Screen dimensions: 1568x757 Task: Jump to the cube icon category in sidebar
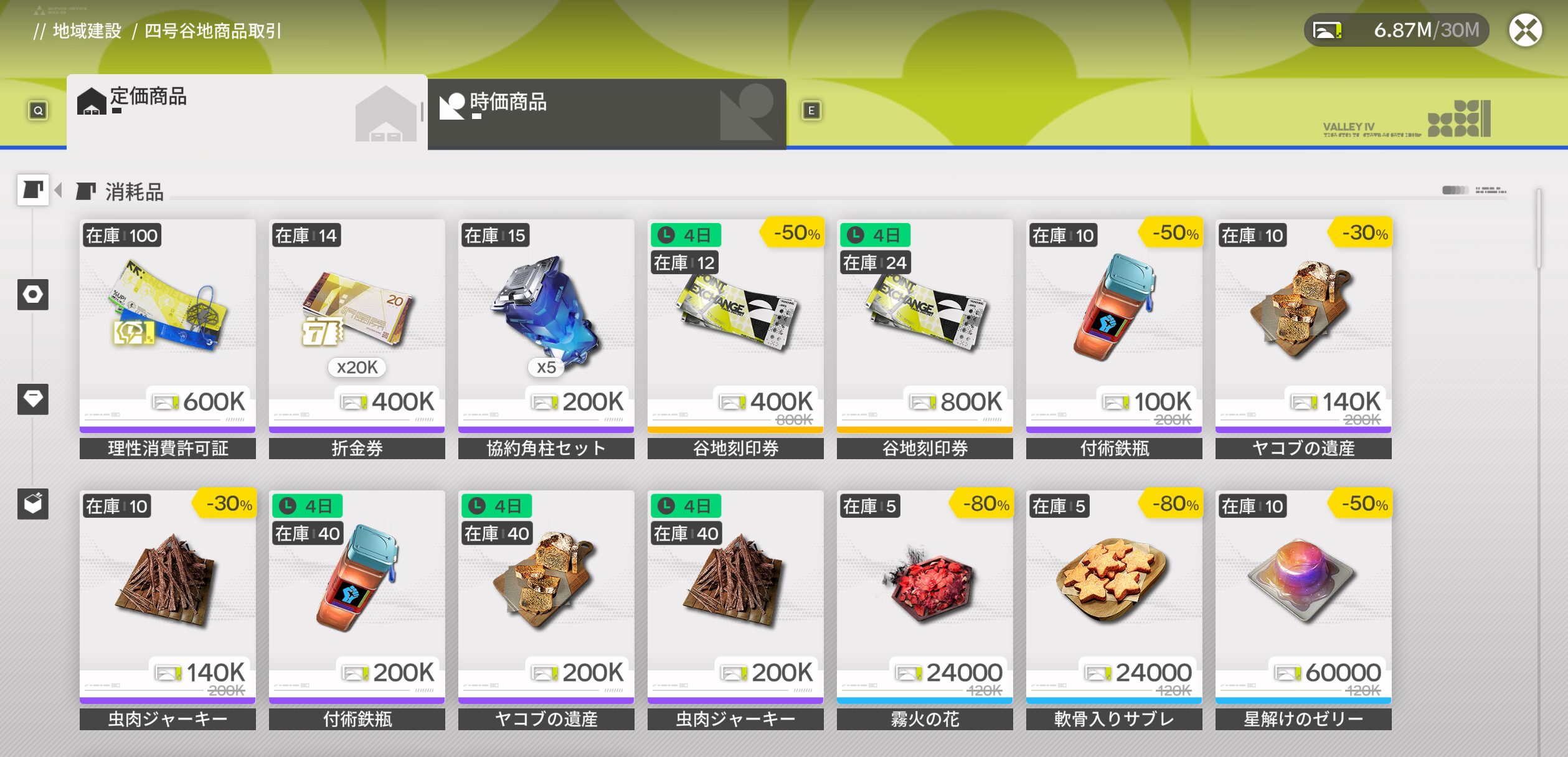click(33, 503)
